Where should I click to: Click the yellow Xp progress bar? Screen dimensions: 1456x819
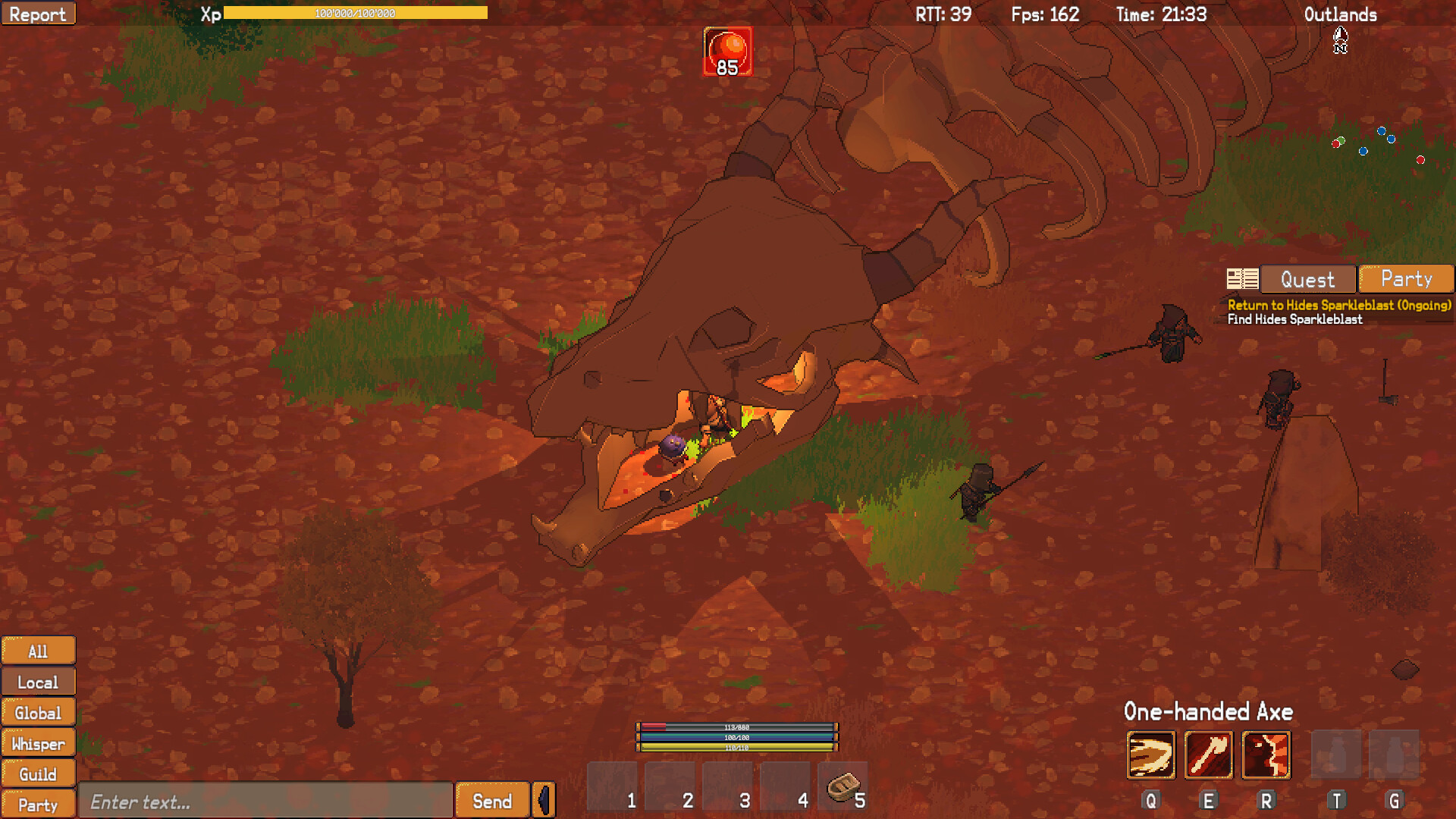[356, 12]
